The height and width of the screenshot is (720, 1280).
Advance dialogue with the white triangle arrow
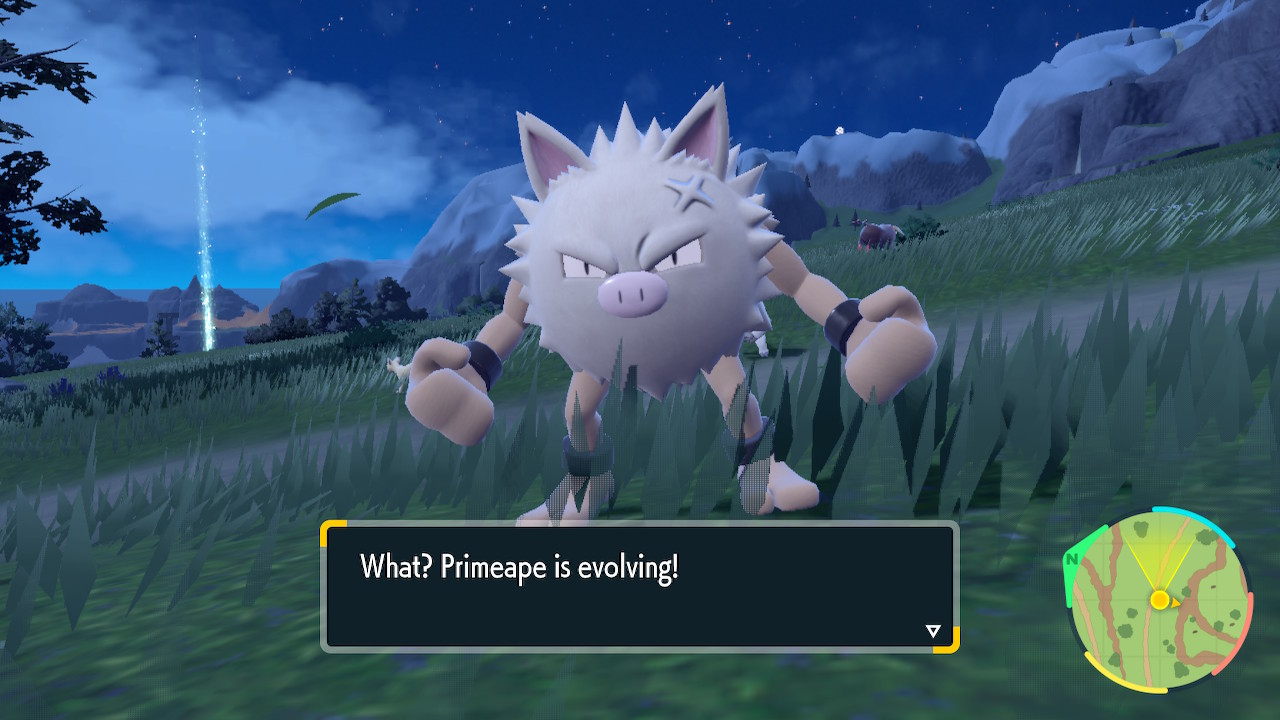click(931, 630)
